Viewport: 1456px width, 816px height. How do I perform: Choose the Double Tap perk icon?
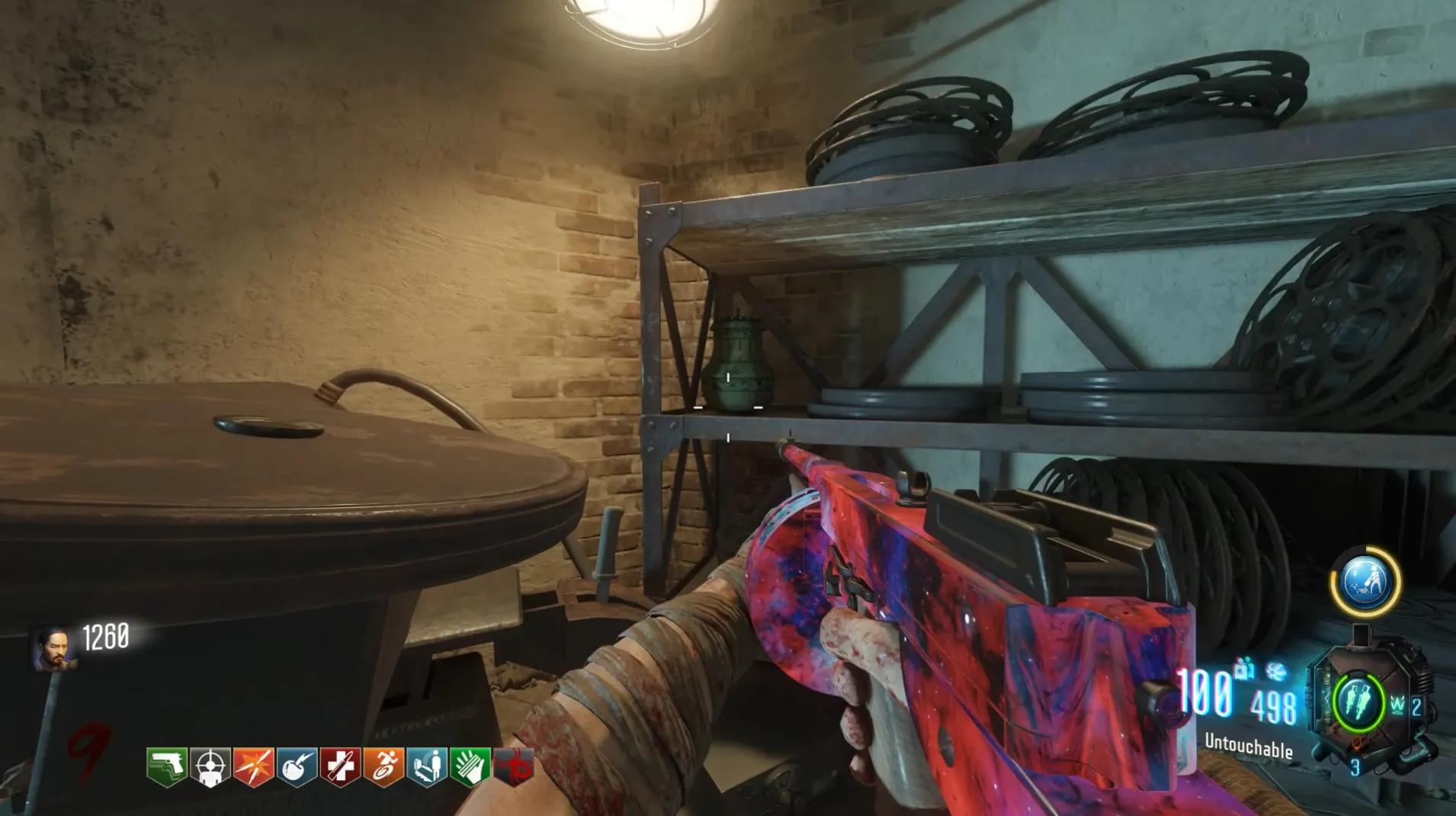(x=253, y=766)
